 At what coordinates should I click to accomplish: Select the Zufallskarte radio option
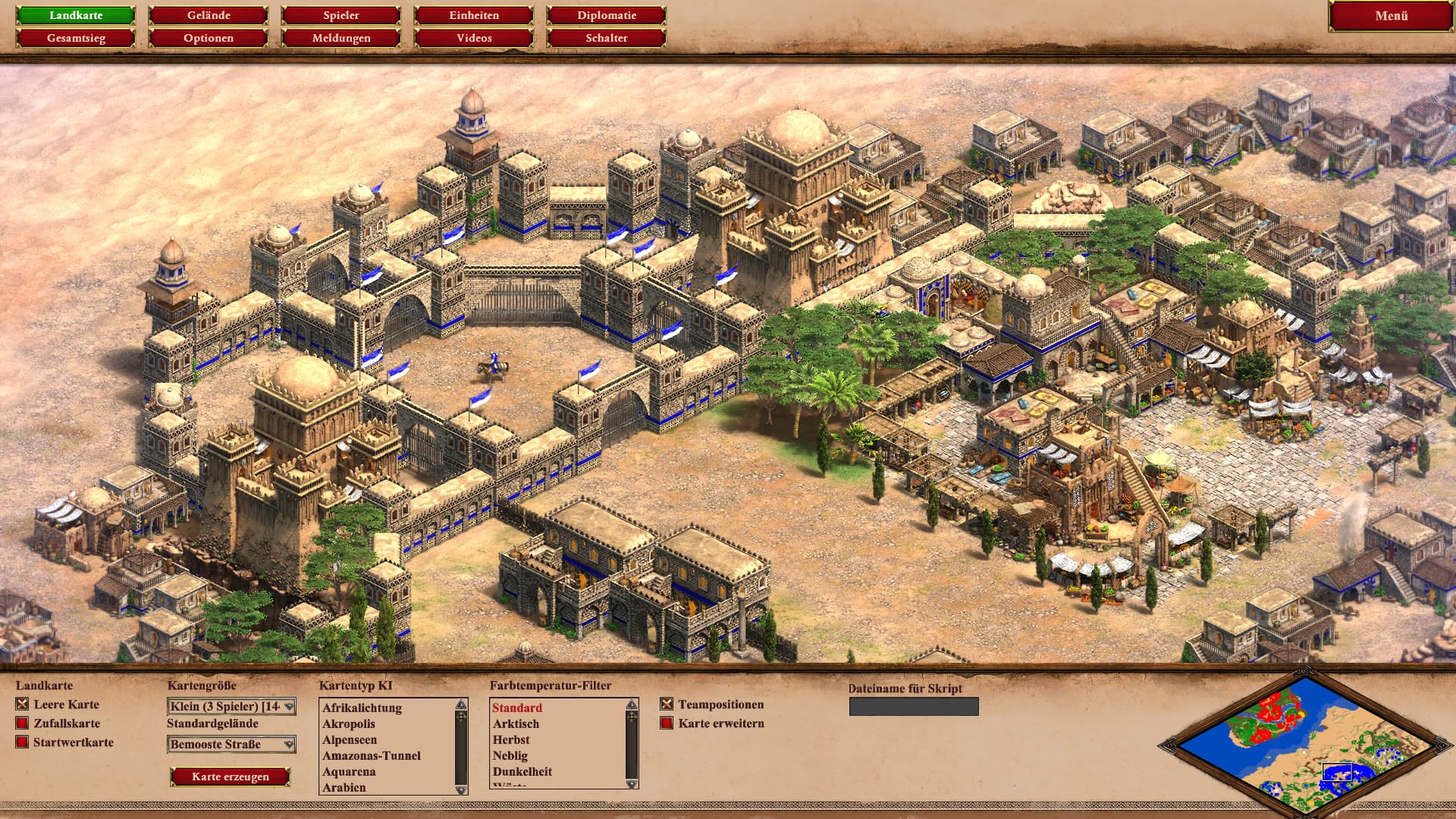22,723
